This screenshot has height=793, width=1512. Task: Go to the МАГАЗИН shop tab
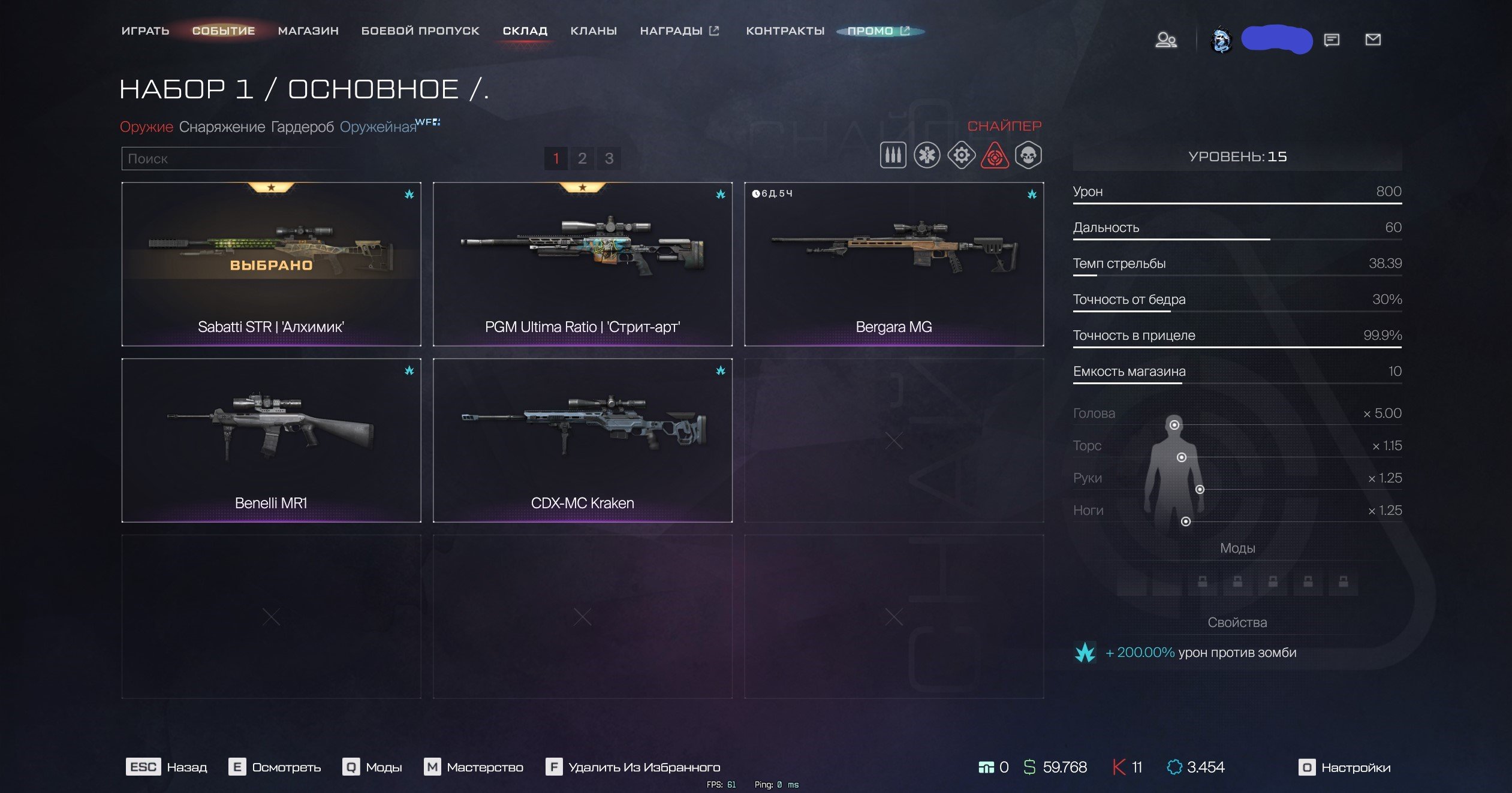coord(308,31)
